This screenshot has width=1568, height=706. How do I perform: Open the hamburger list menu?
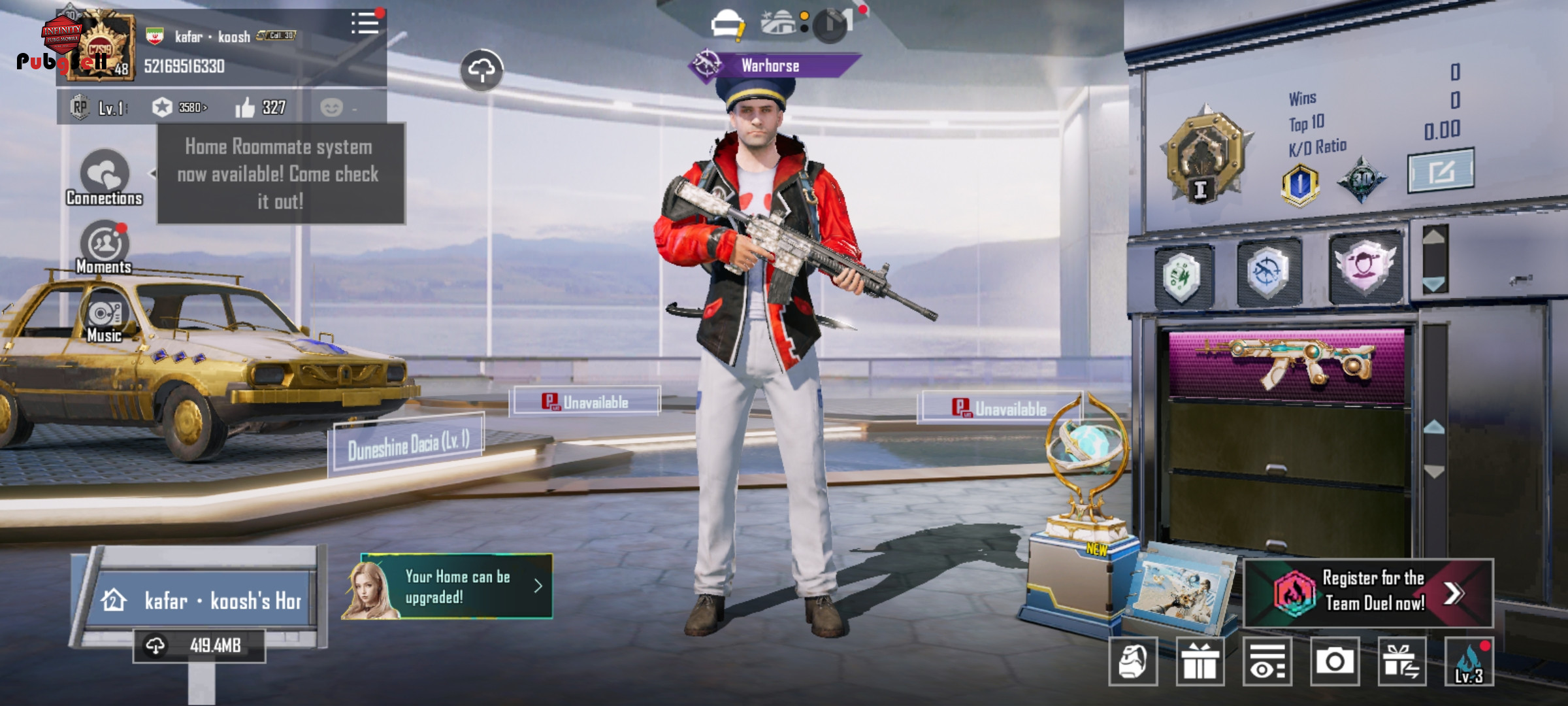point(365,24)
